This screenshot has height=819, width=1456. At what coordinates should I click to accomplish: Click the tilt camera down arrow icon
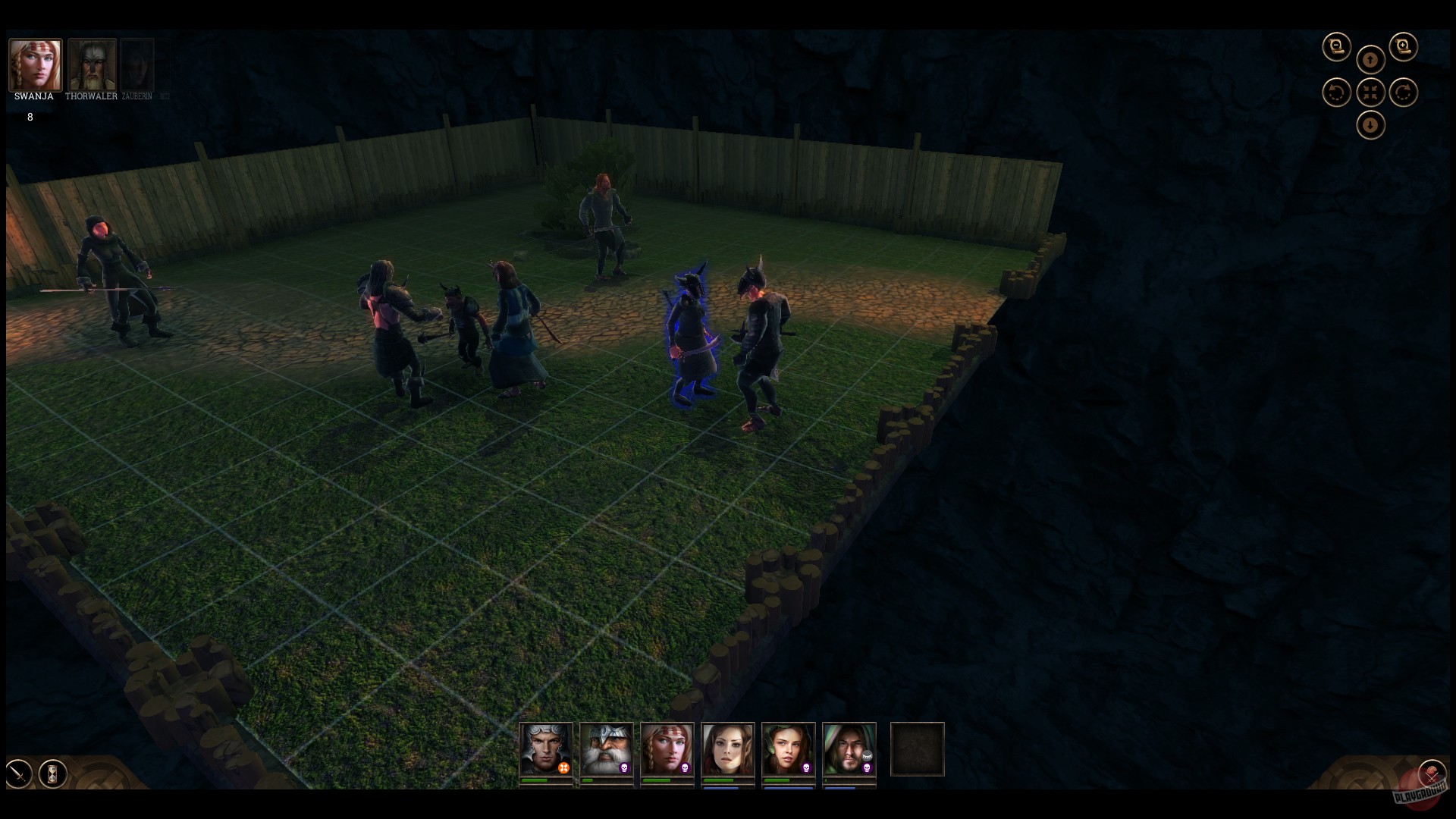pyautogui.click(x=1370, y=125)
